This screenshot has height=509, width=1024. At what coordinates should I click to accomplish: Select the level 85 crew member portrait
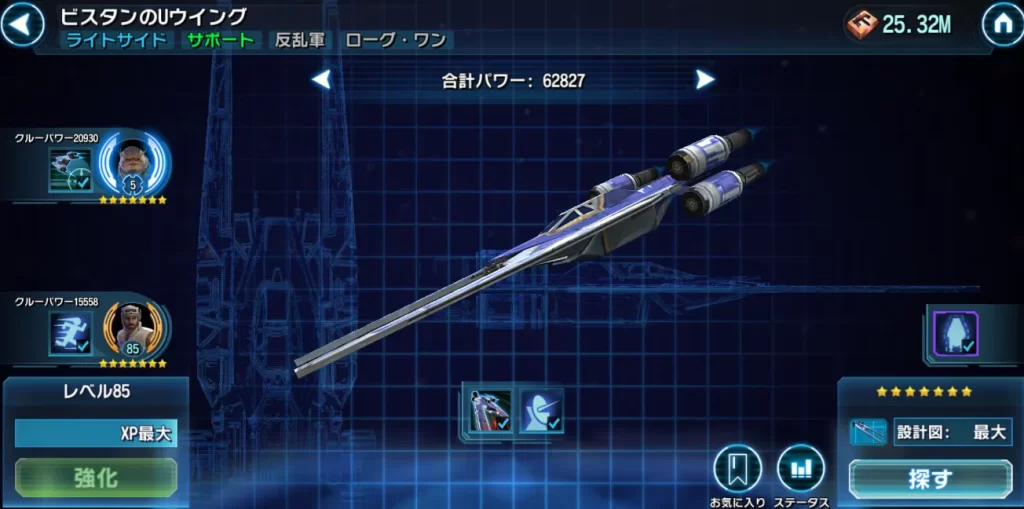point(133,328)
